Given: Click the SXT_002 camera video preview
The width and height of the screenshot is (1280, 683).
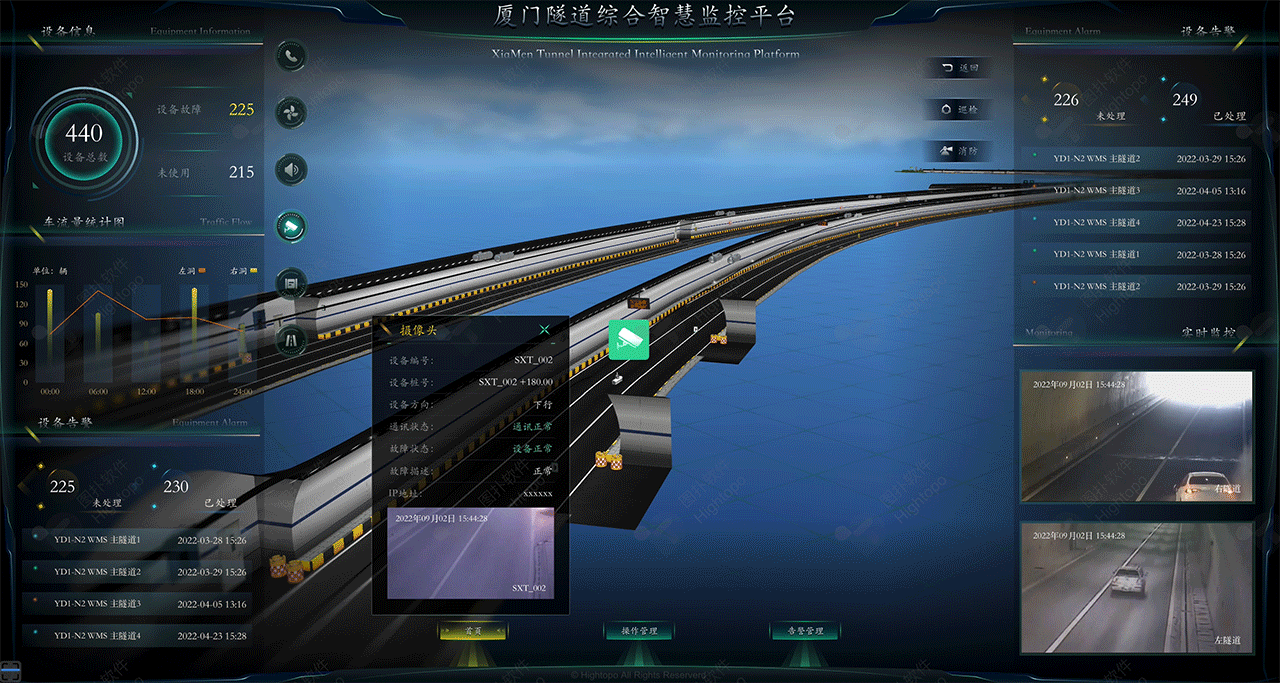Looking at the screenshot, I should click(470, 553).
